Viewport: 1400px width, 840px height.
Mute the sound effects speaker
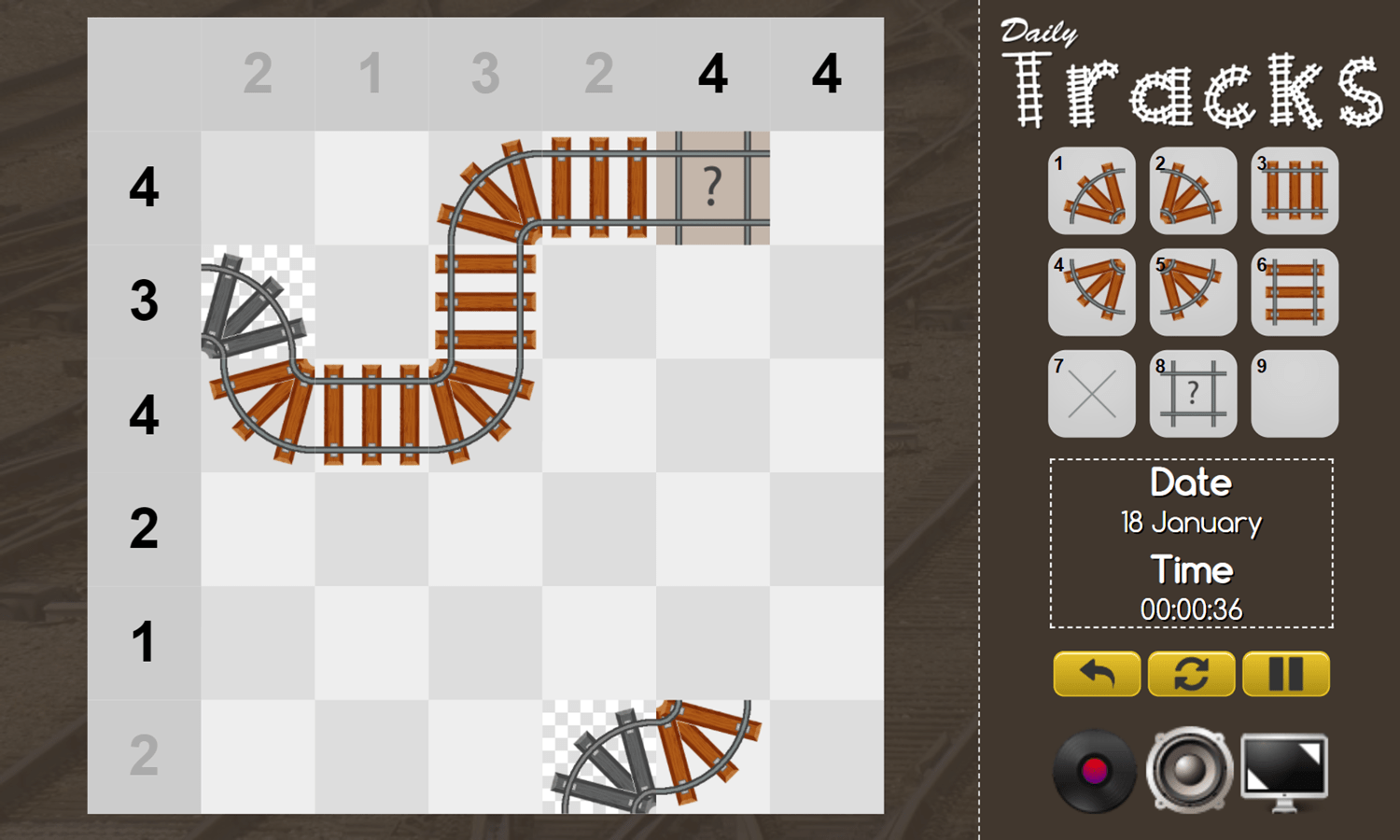point(1187,771)
